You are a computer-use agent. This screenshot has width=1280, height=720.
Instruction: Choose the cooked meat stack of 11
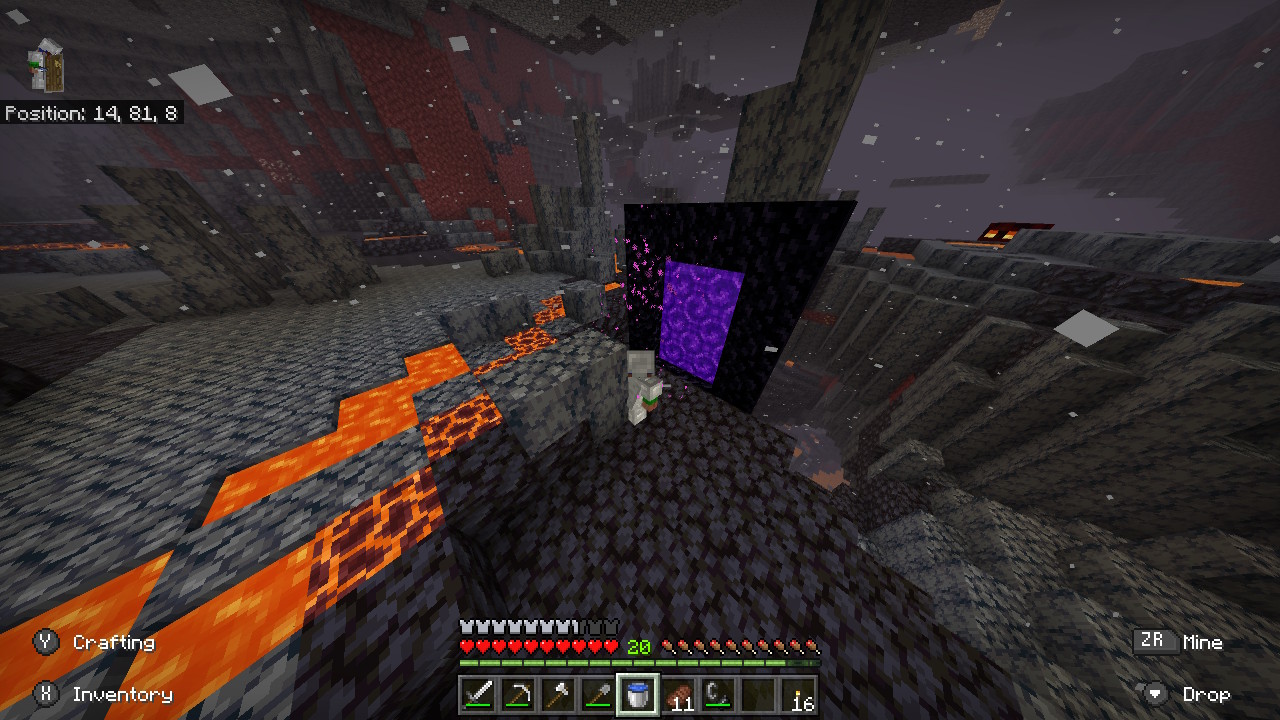pos(678,695)
